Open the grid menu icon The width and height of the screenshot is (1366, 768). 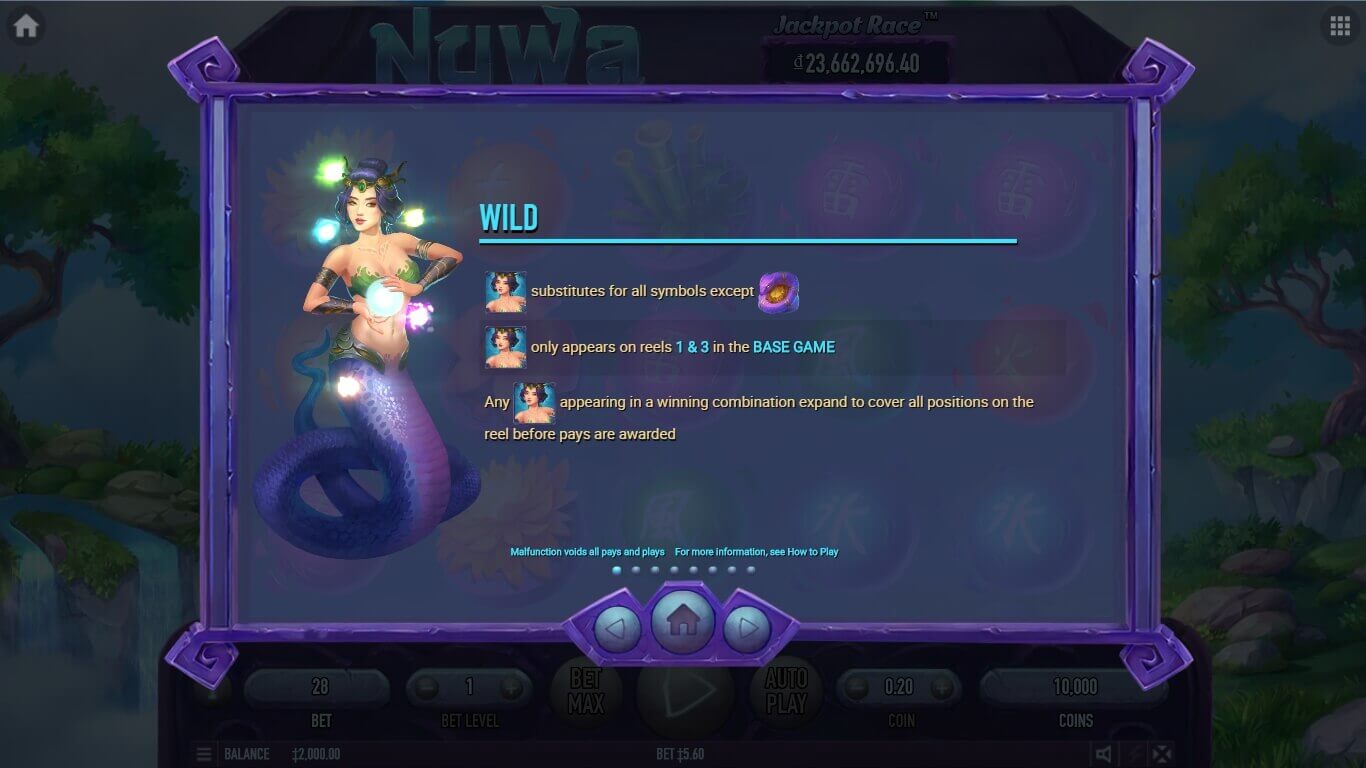pos(1340,26)
